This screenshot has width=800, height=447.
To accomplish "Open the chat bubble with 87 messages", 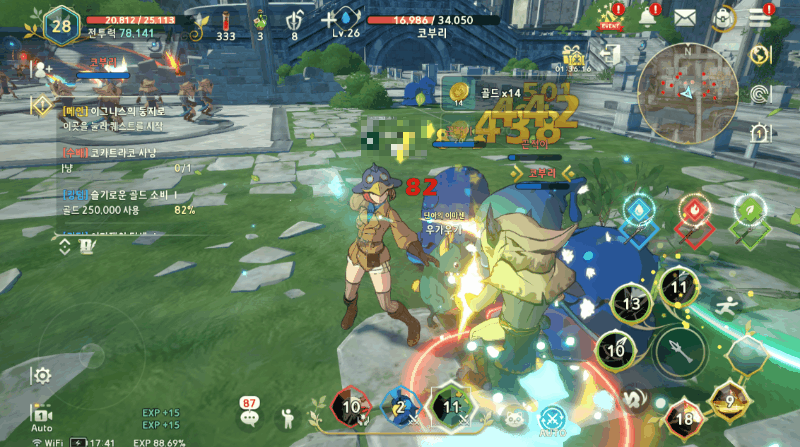I will (x=249, y=415).
